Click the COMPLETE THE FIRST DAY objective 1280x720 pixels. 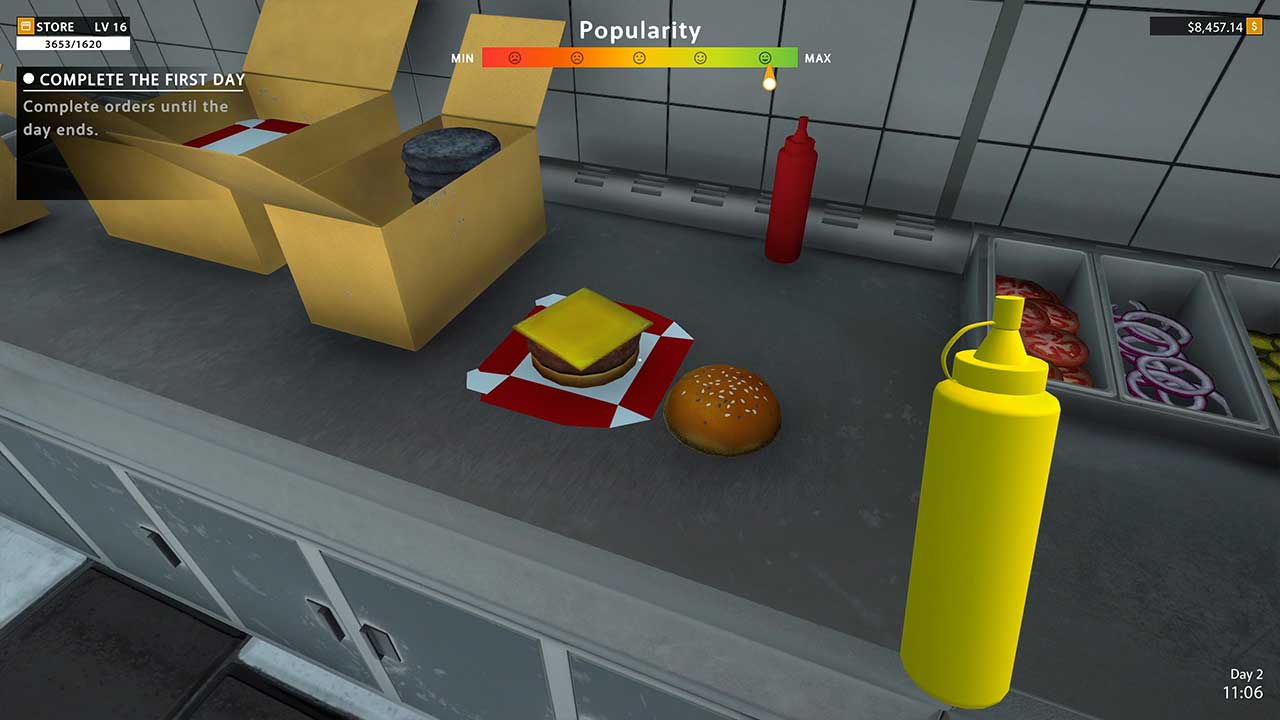pos(137,77)
